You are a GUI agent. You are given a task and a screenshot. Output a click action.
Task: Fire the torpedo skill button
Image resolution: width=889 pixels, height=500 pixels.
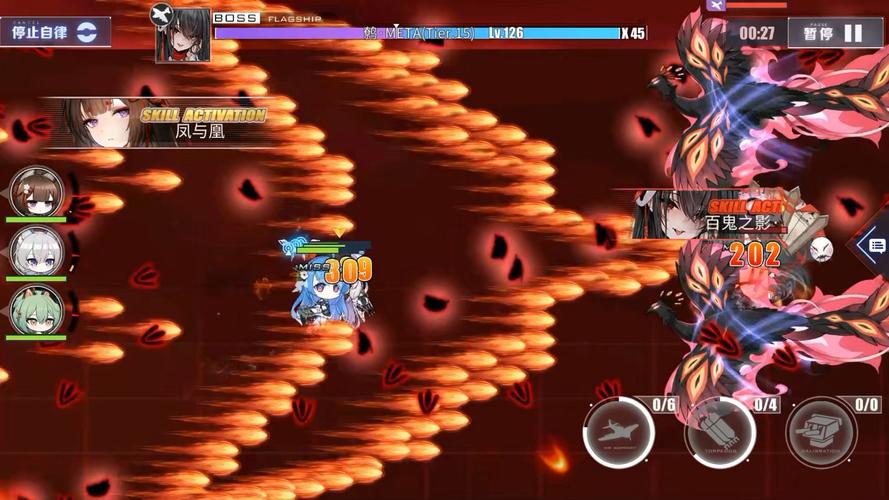click(x=719, y=433)
